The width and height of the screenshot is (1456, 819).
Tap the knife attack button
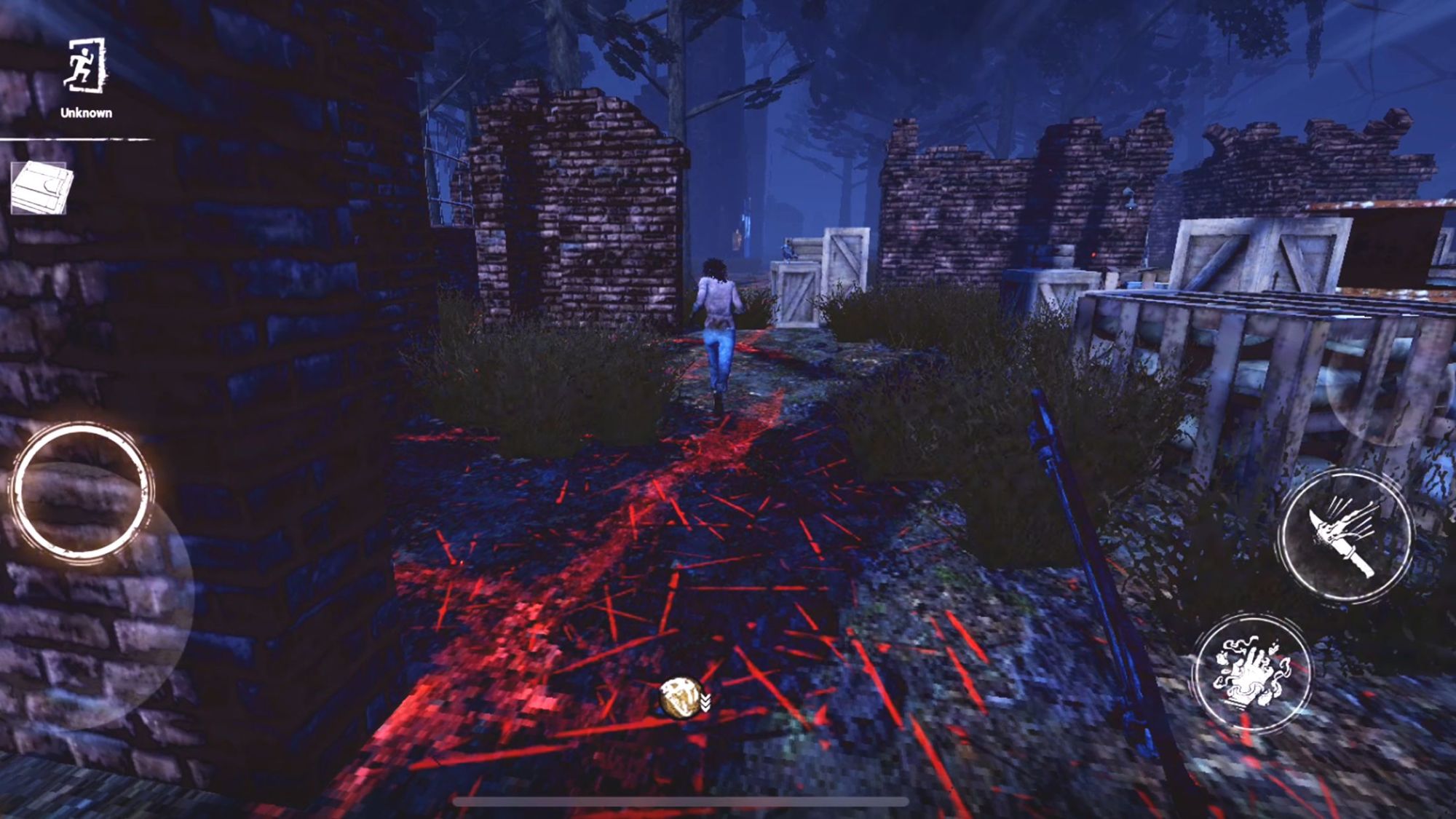click(x=1345, y=537)
